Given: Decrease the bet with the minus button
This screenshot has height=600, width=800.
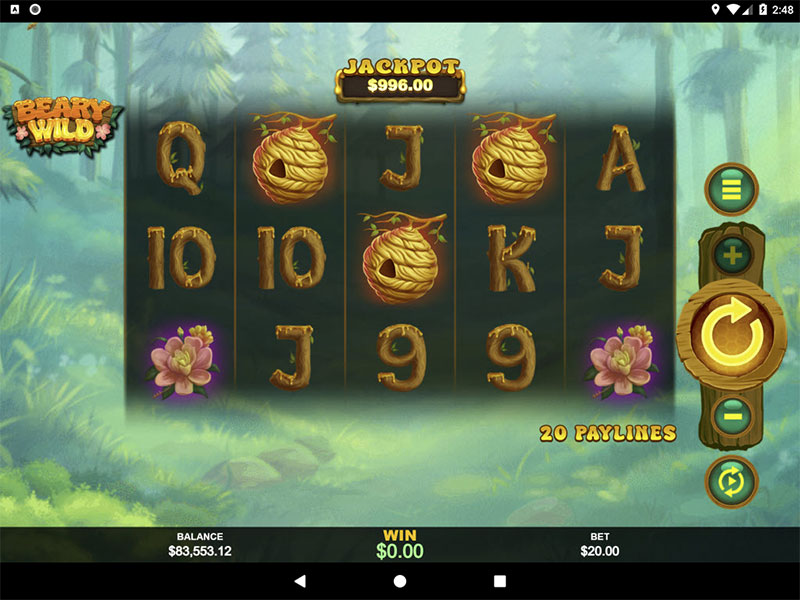Looking at the screenshot, I should [732, 412].
